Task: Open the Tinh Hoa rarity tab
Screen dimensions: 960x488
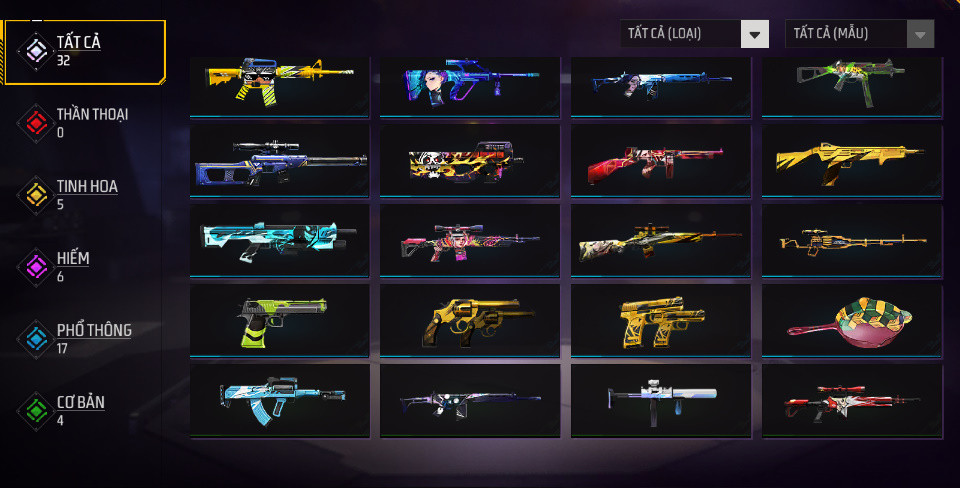Action: click(85, 194)
